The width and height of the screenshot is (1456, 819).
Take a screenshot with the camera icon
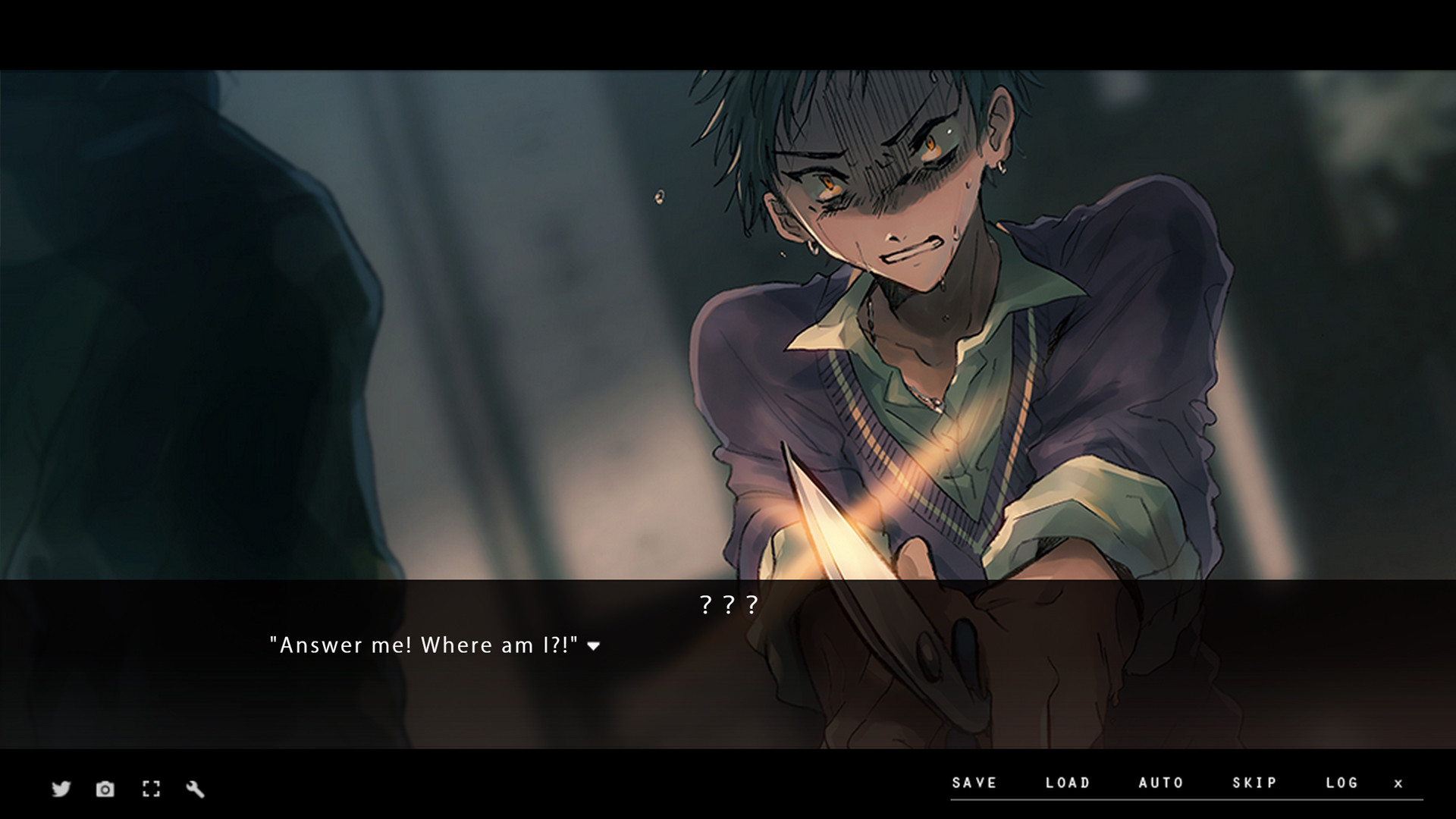[x=105, y=789]
